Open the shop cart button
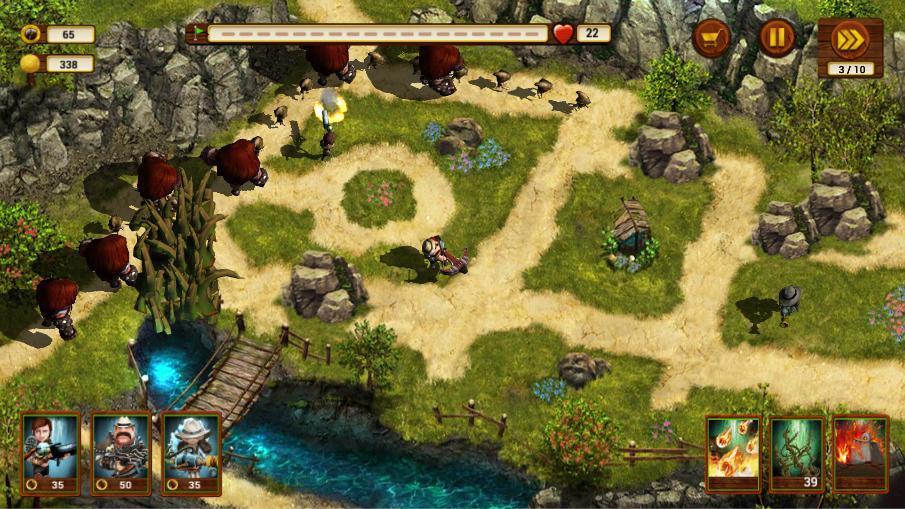The image size is (905, 509). click(712, 38)
